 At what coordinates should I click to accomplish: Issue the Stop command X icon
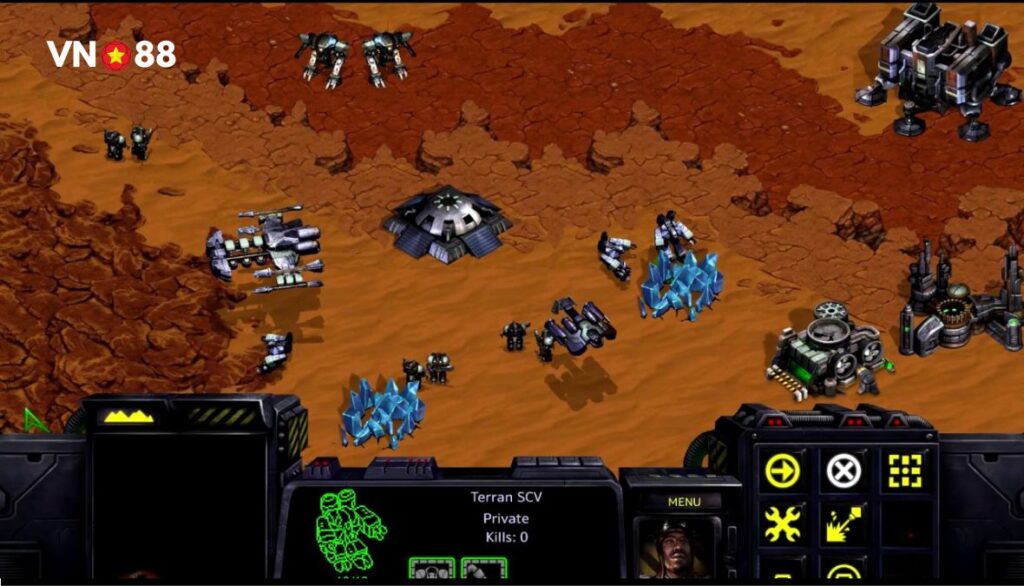coord(844,470)
